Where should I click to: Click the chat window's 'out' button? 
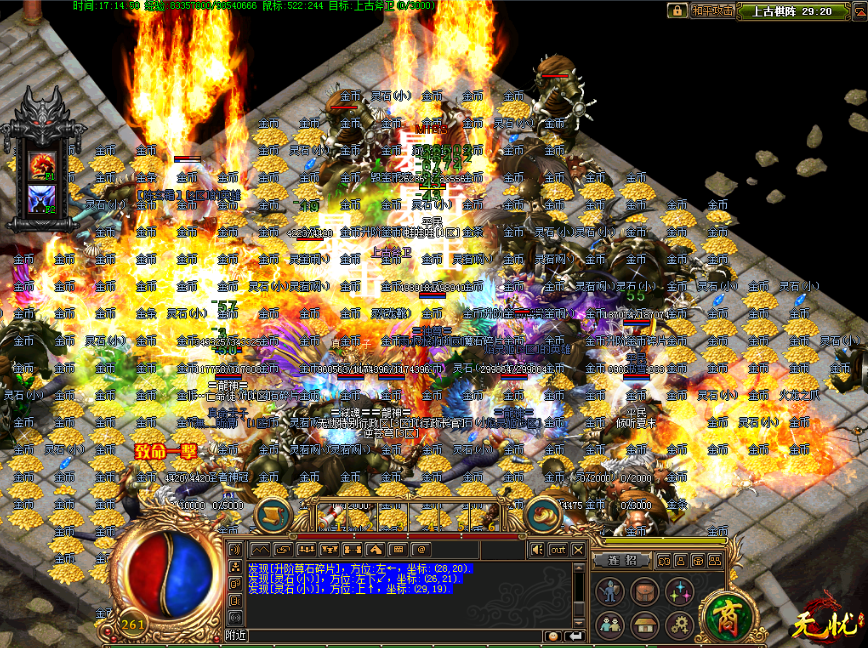pos(557,549)
